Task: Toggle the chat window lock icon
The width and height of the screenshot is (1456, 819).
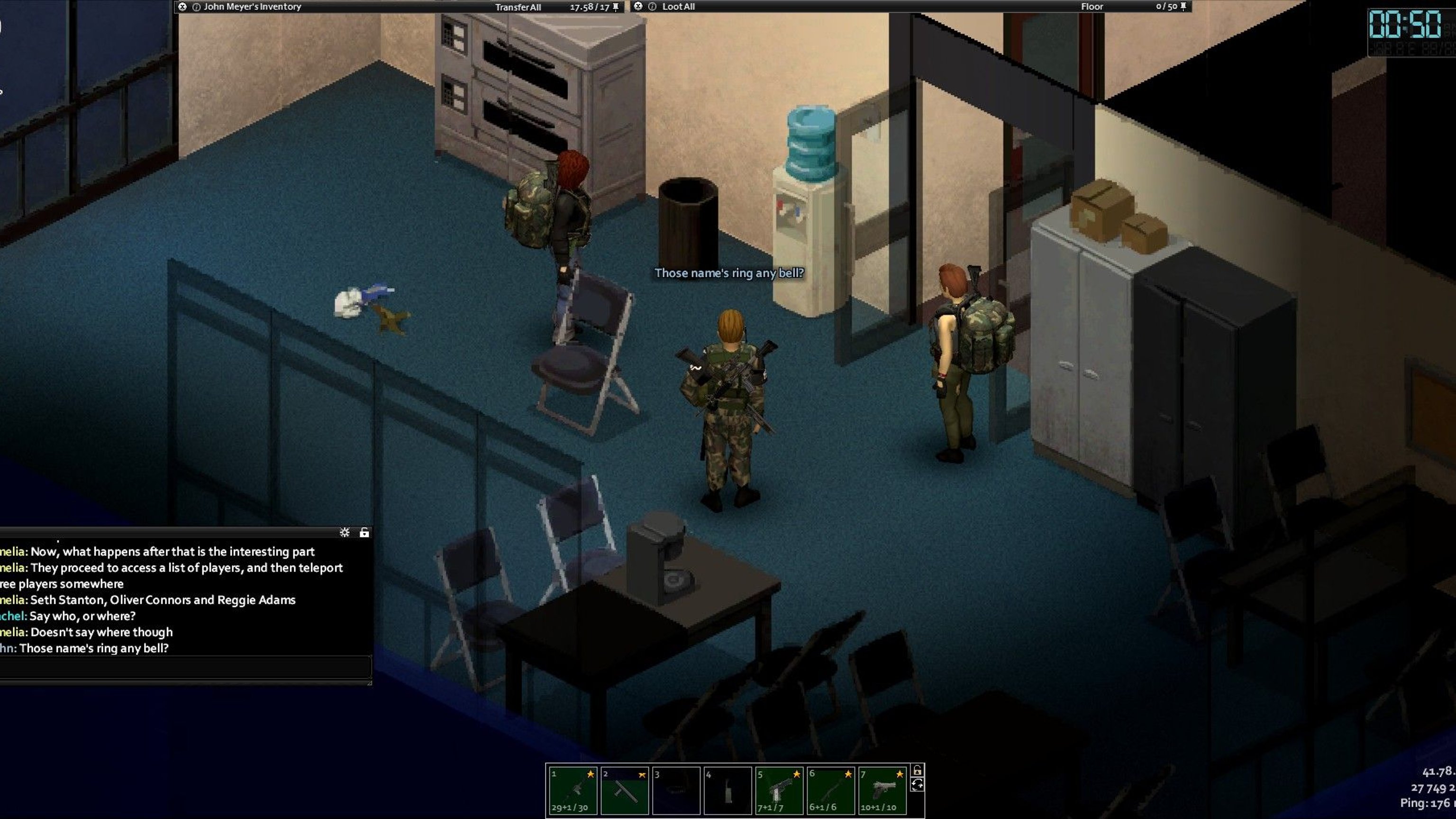Action: [x=364, y=532]
